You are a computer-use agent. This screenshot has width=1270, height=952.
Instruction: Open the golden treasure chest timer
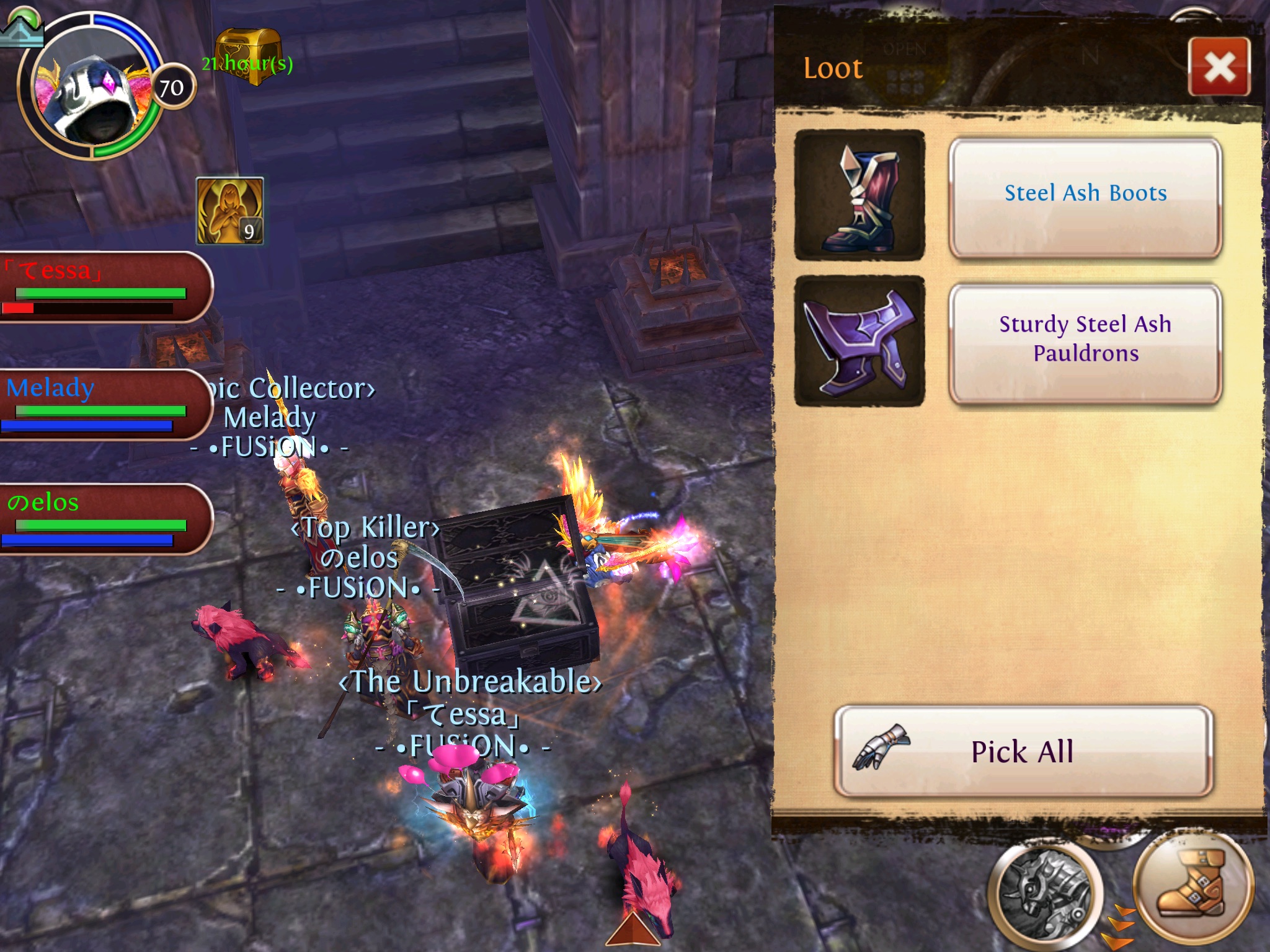[248, 57]
